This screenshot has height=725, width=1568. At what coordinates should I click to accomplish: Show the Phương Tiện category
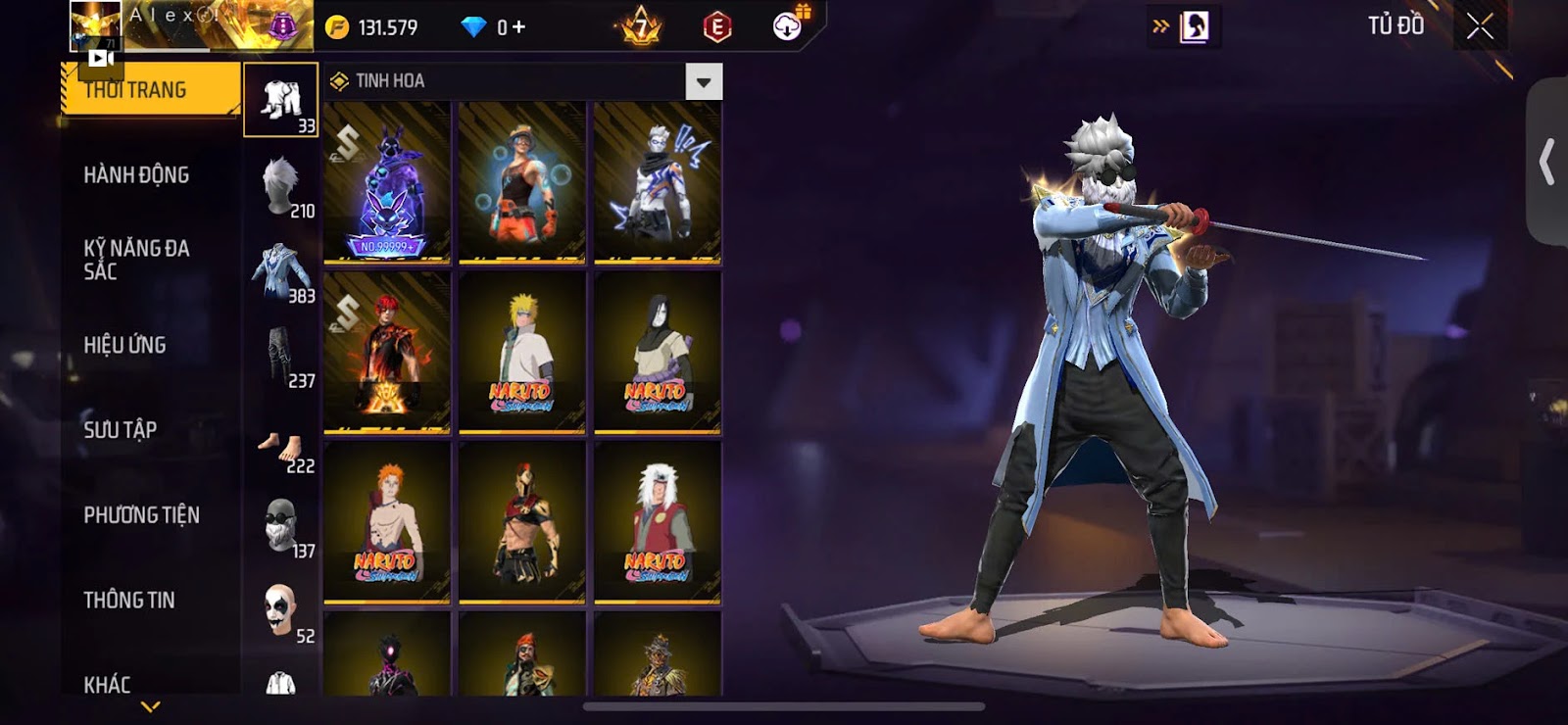click(x=141, y=514)
